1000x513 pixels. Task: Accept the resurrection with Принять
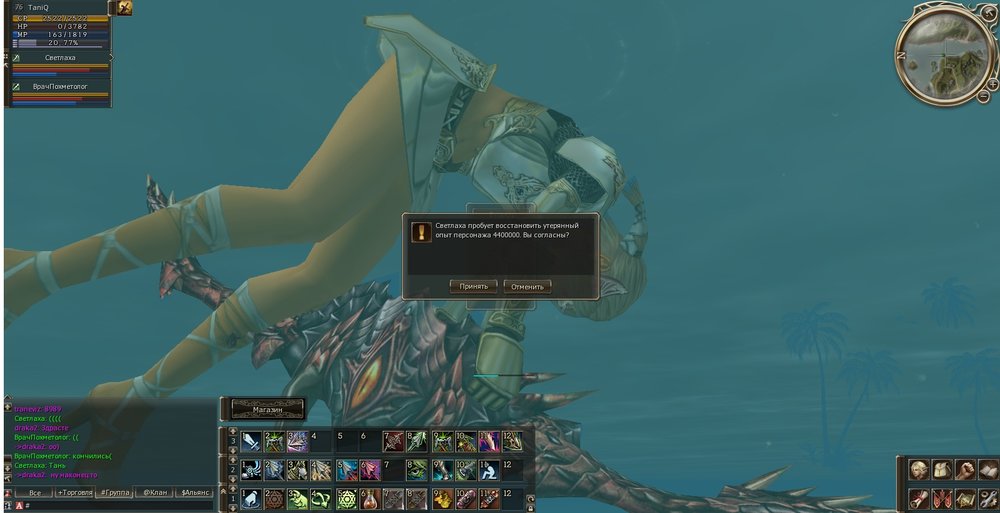click(474, 286)
